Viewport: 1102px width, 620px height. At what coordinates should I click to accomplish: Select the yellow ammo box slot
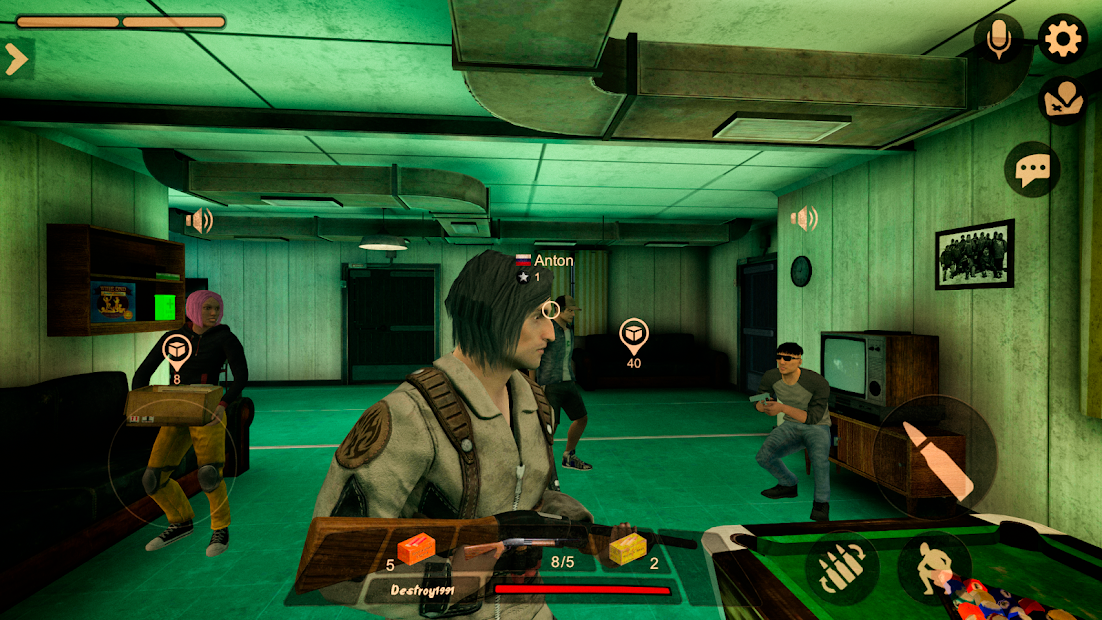pyautogui.click(x=628, y=549)
